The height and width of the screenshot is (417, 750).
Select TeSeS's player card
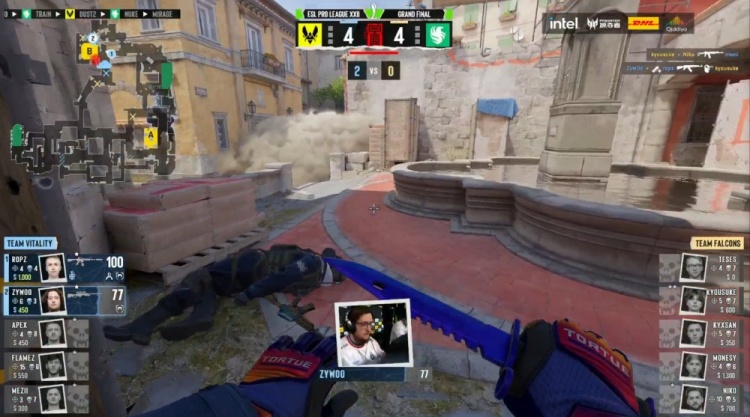click(x=700, y=267)
